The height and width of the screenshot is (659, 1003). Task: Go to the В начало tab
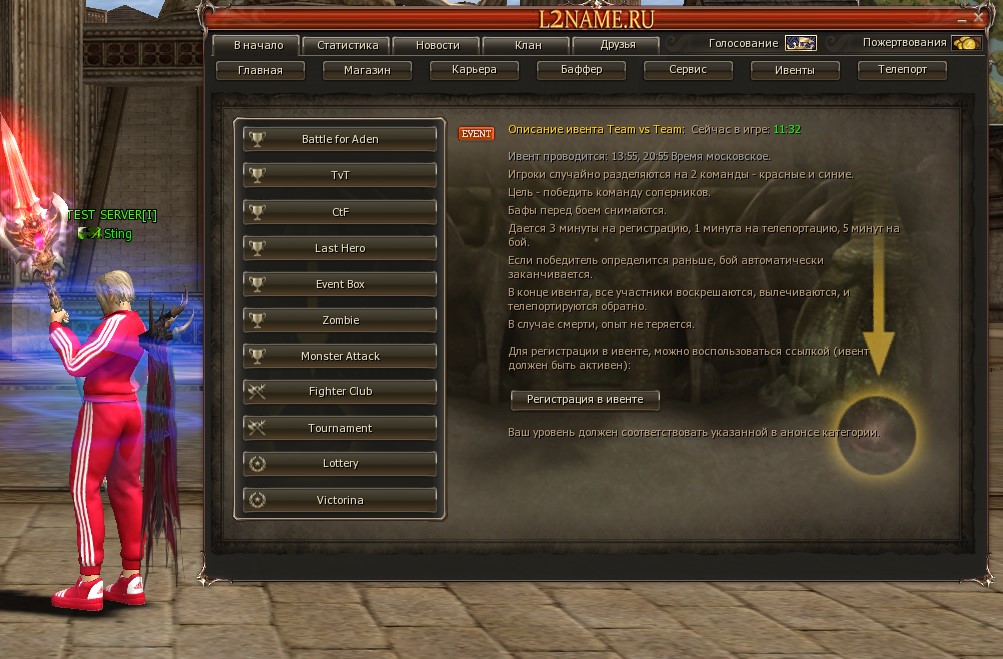coord(257,45)
